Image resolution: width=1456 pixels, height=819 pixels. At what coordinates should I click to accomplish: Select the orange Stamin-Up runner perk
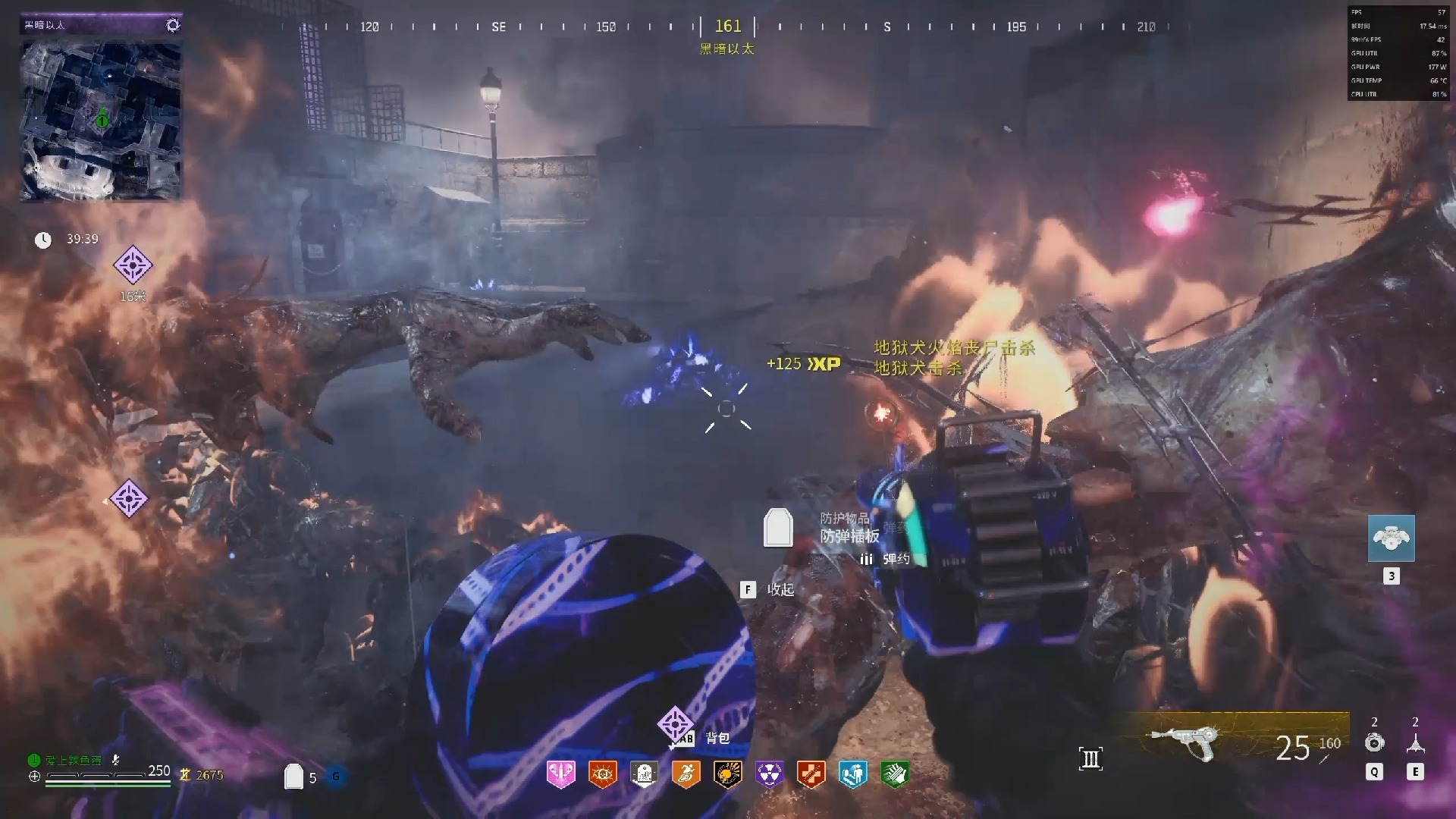coord(686,774)
